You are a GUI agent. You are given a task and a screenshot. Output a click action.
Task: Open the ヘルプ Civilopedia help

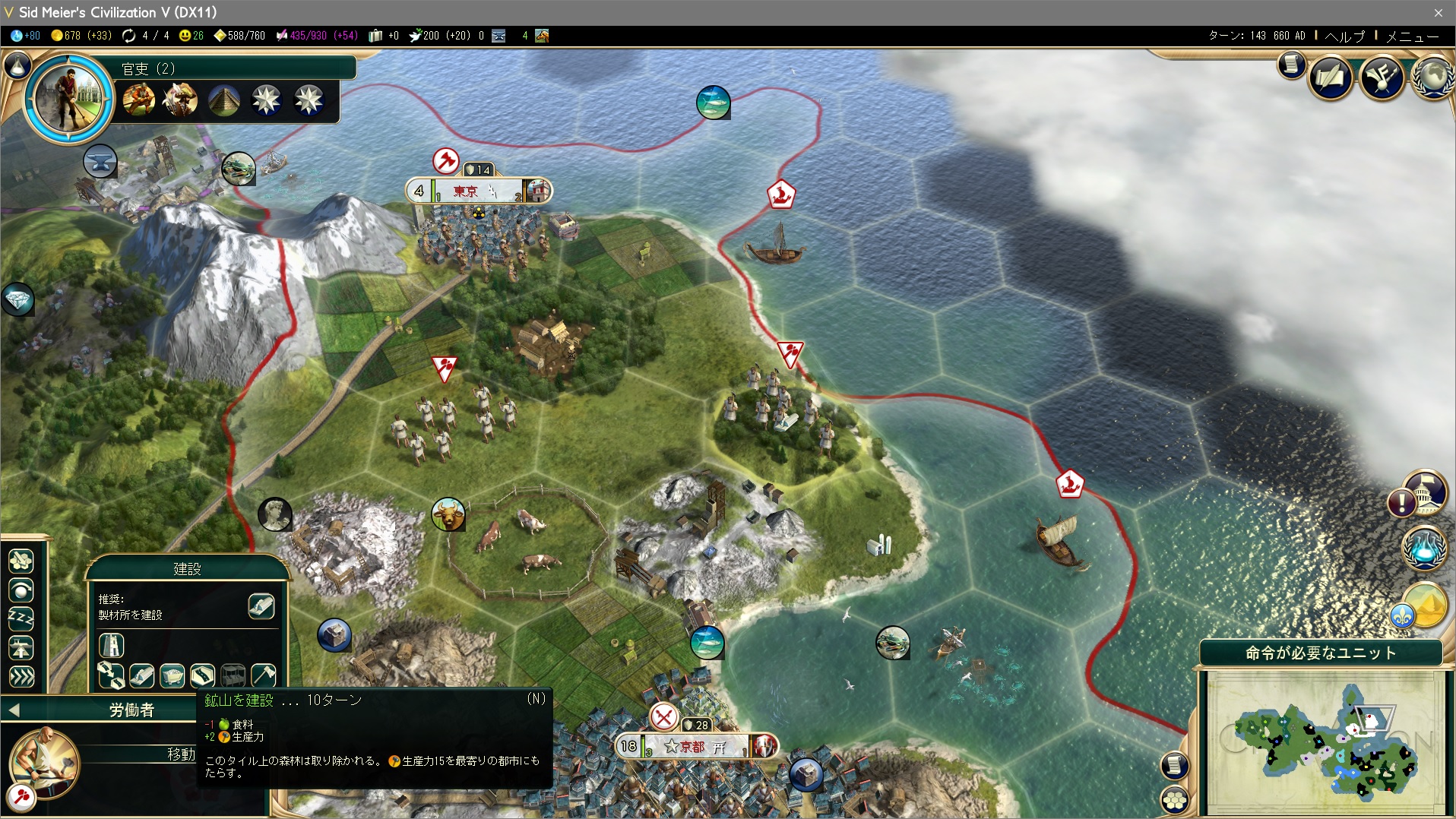coord(1345,36)
